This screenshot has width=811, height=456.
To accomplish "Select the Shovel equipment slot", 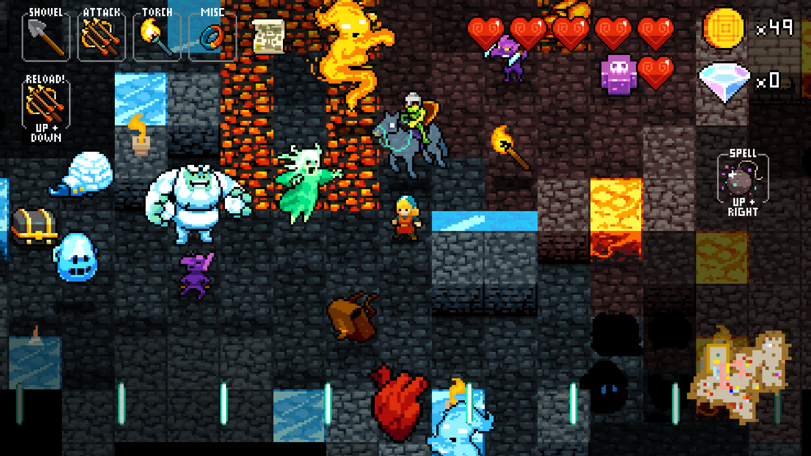I will pos(45,35).
